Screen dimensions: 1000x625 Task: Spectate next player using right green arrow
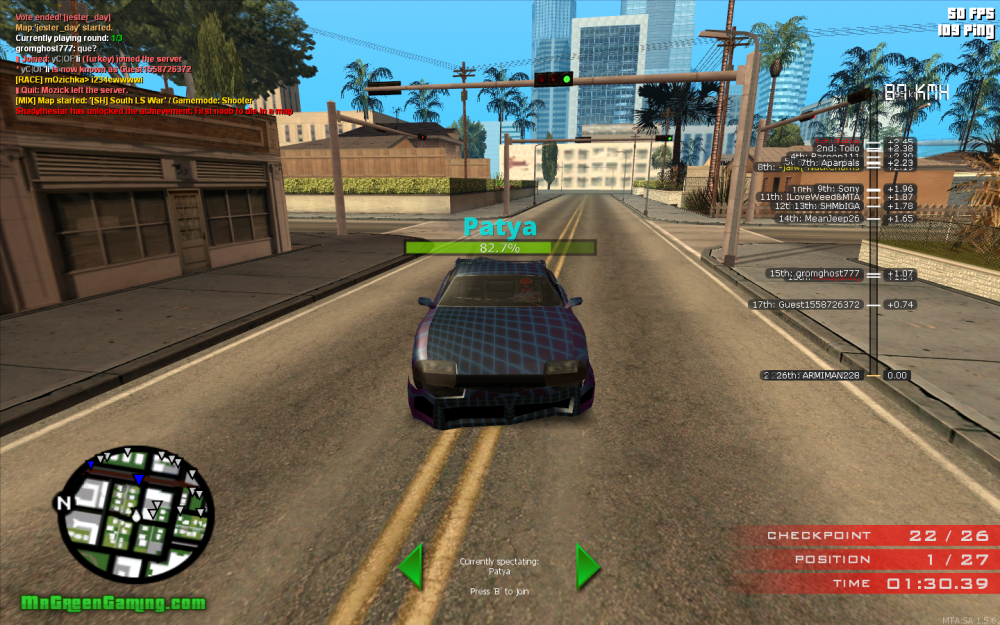(x=587, y=566)
